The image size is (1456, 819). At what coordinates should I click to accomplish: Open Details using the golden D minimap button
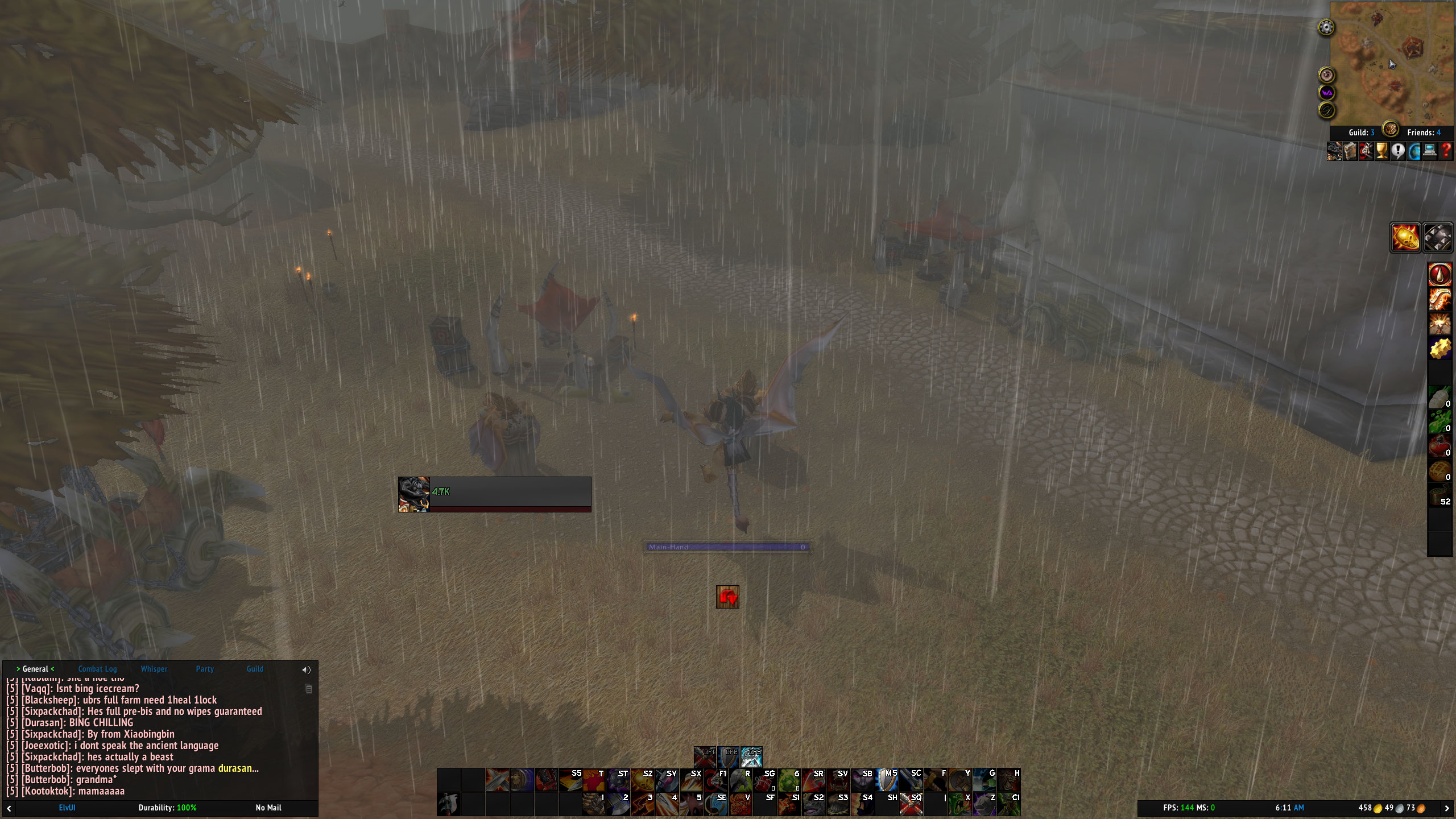pos(1326,110)
